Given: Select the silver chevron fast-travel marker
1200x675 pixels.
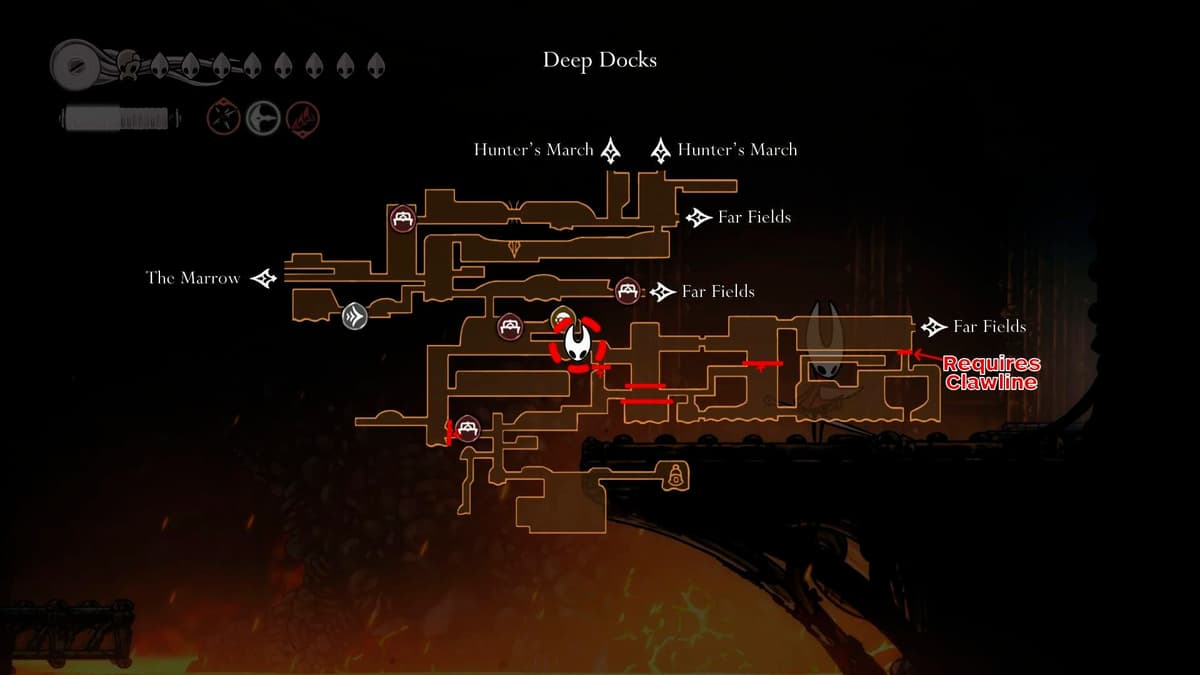Looking at the screenshot, I should coord(354,317).
